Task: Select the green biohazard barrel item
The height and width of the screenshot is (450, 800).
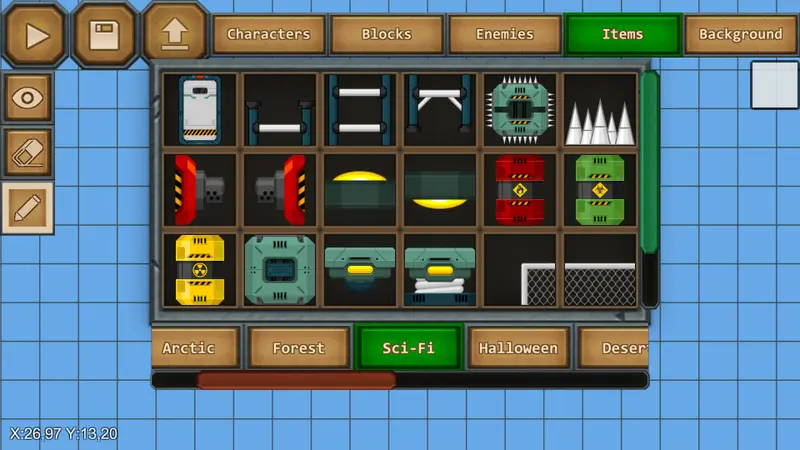Action: 600,190
